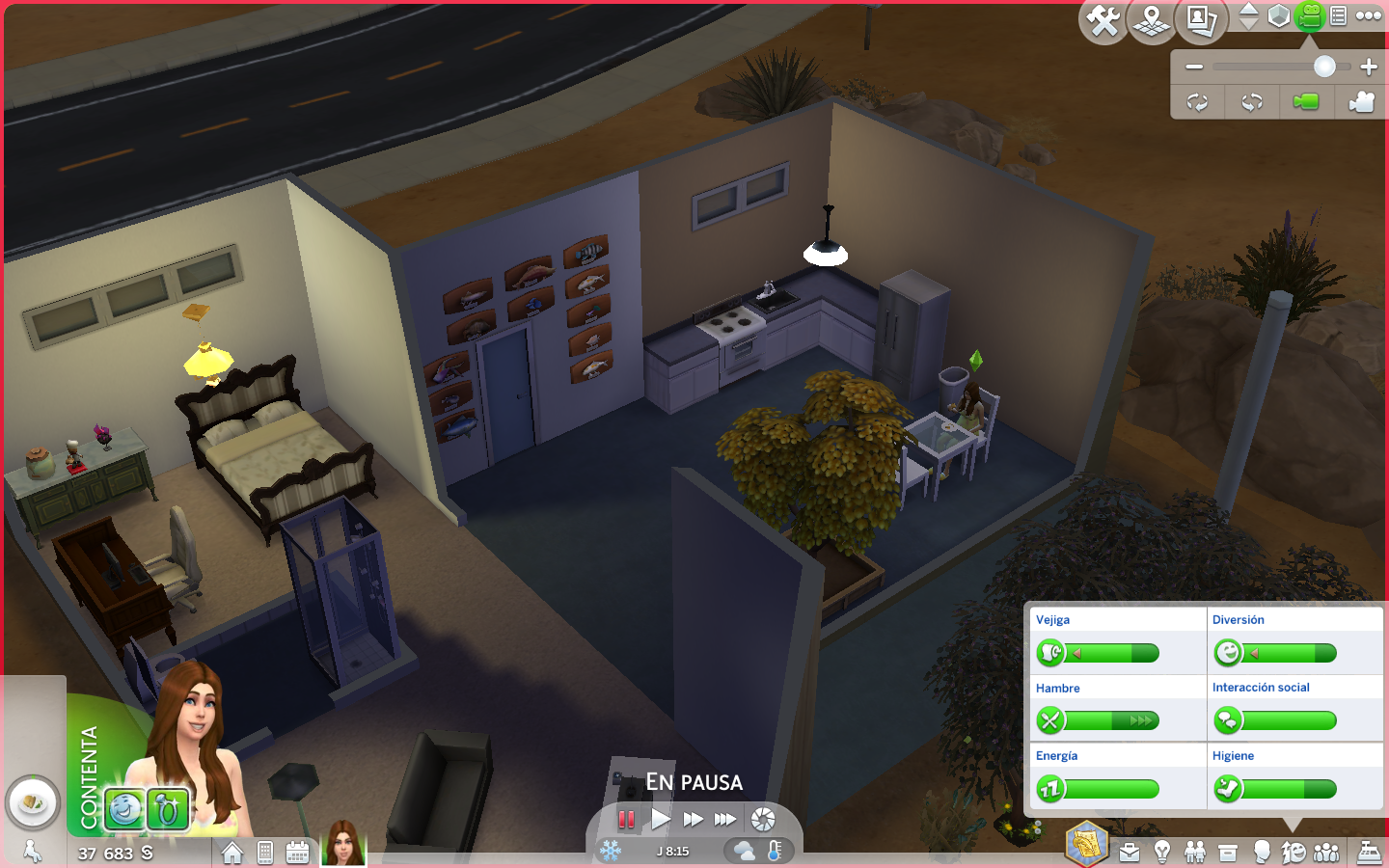Open the calendar icon
The height and width of the screenshot is (868, 1389).
coord(297,853)
